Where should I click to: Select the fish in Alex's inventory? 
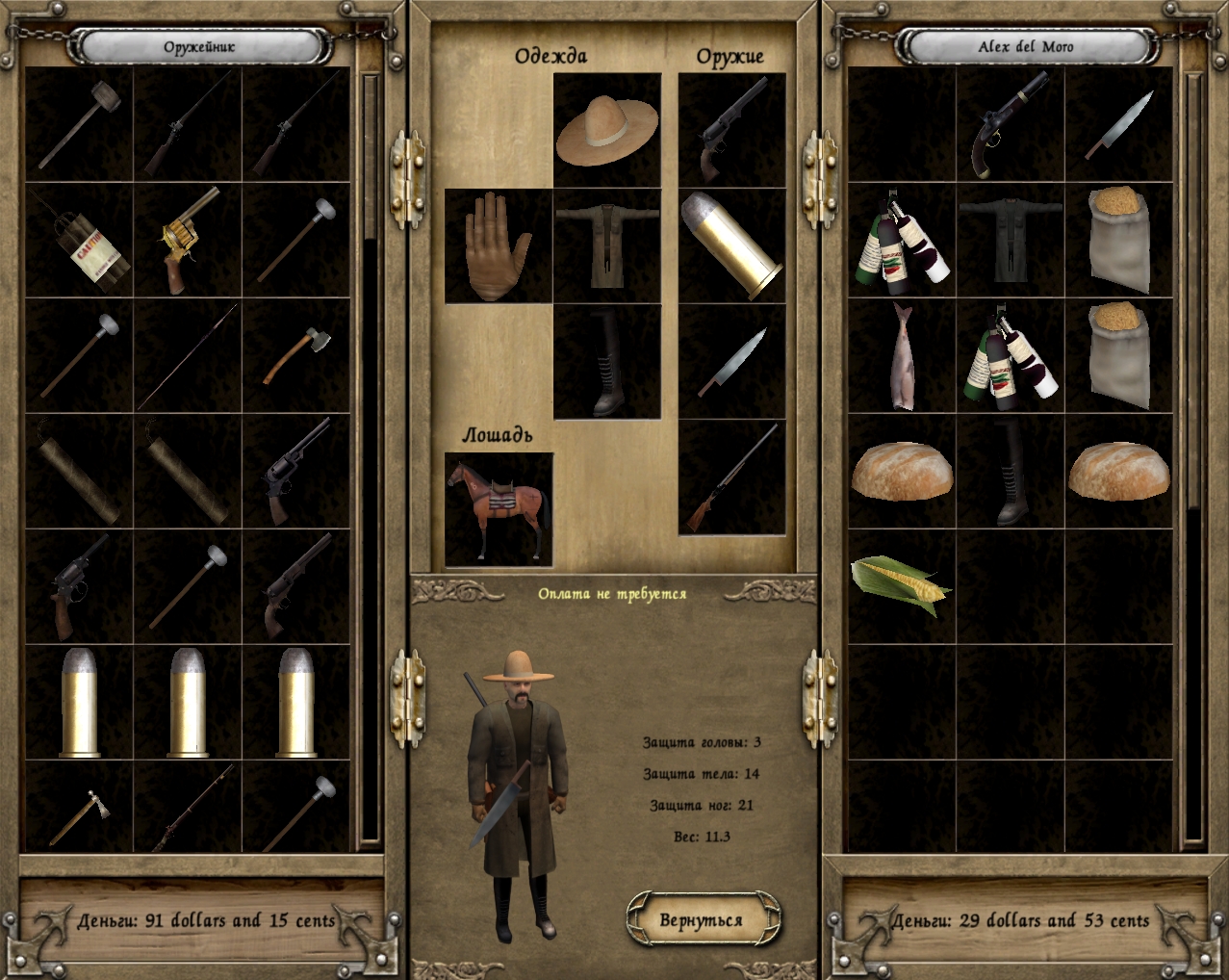(902, 355)
